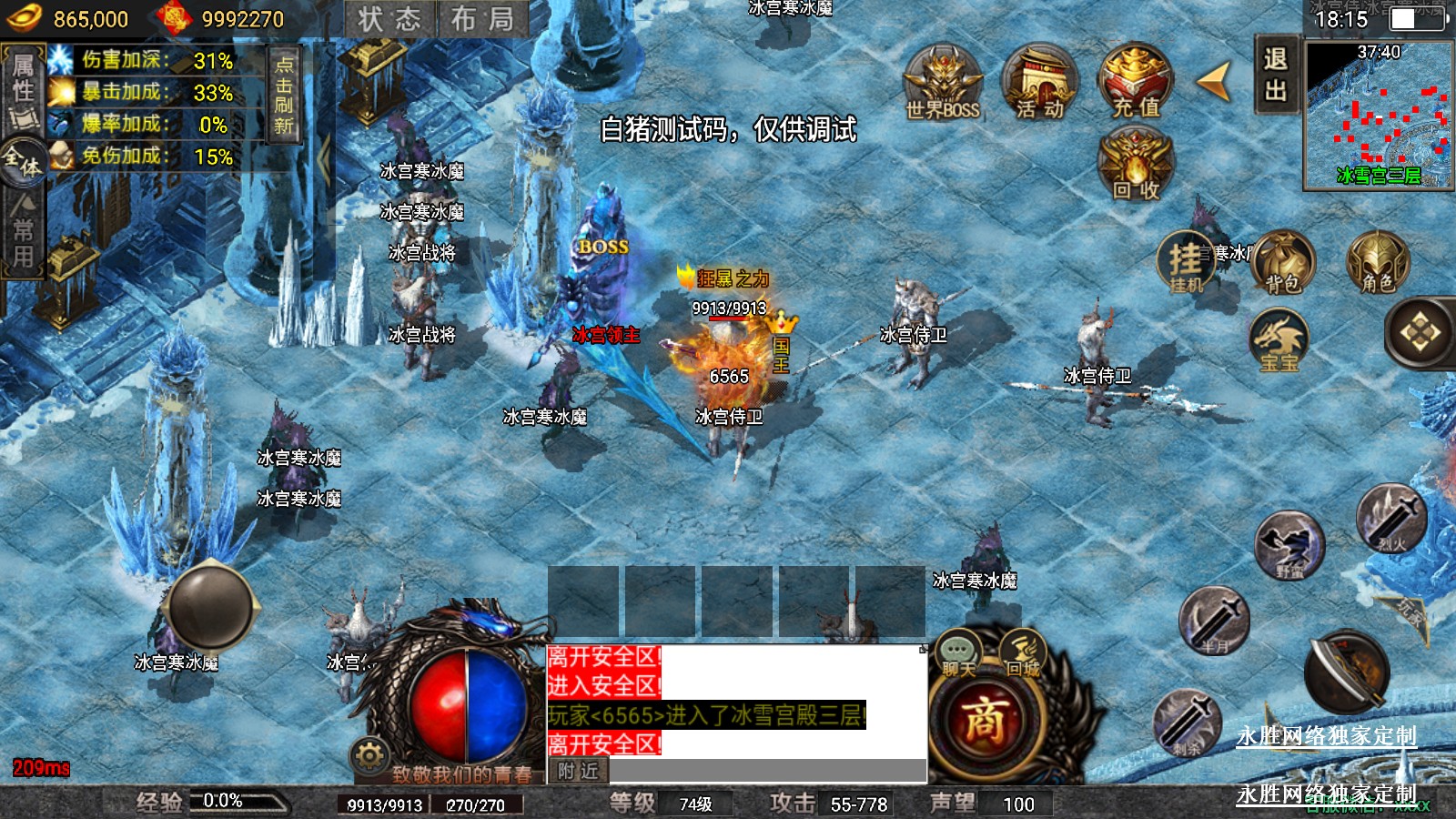1456x819 pixels.
Task: Open the 冰雪宫三层 minimap
Action: (x=1378, y=116)
